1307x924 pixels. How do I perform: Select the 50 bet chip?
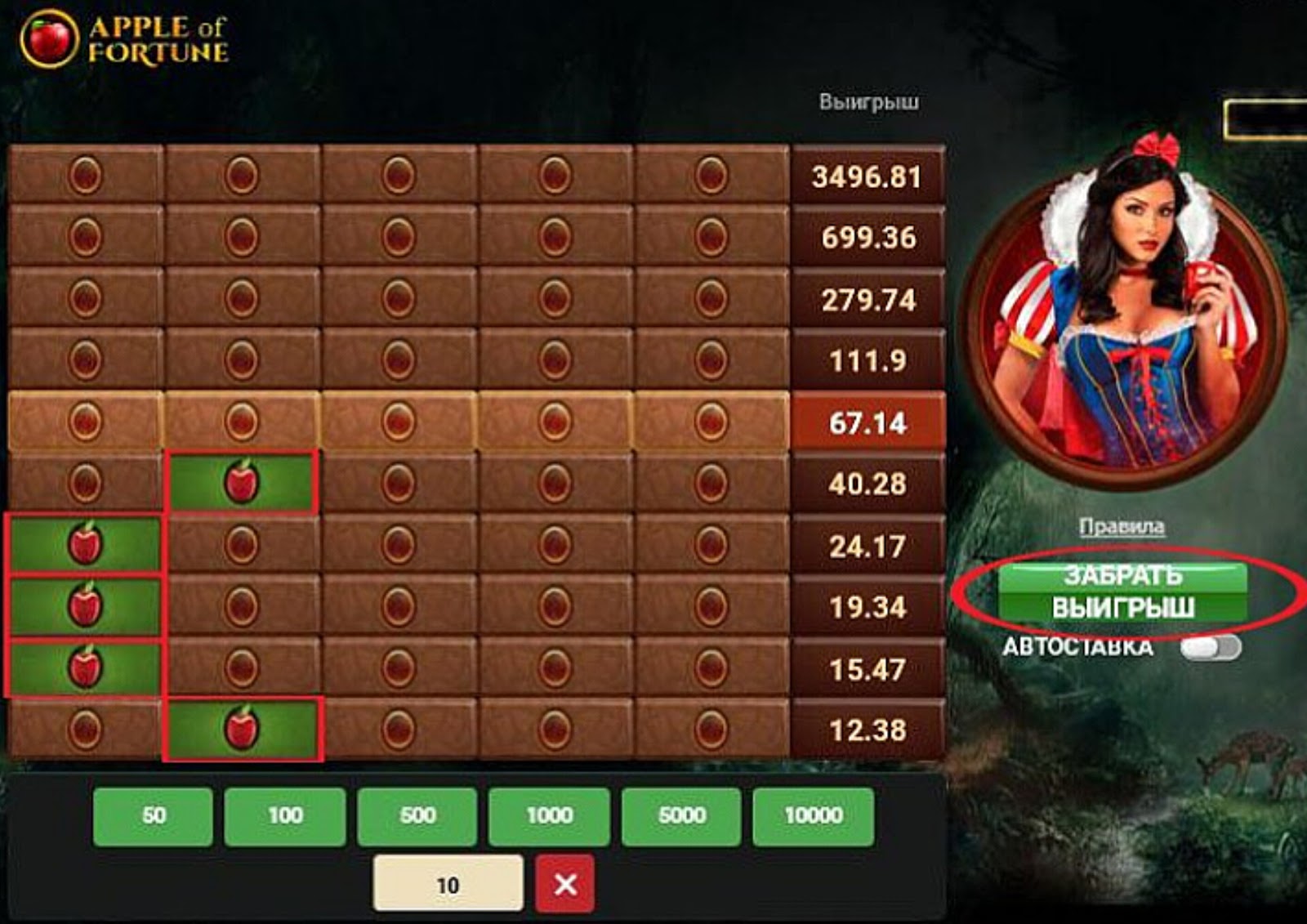[155, 815]
